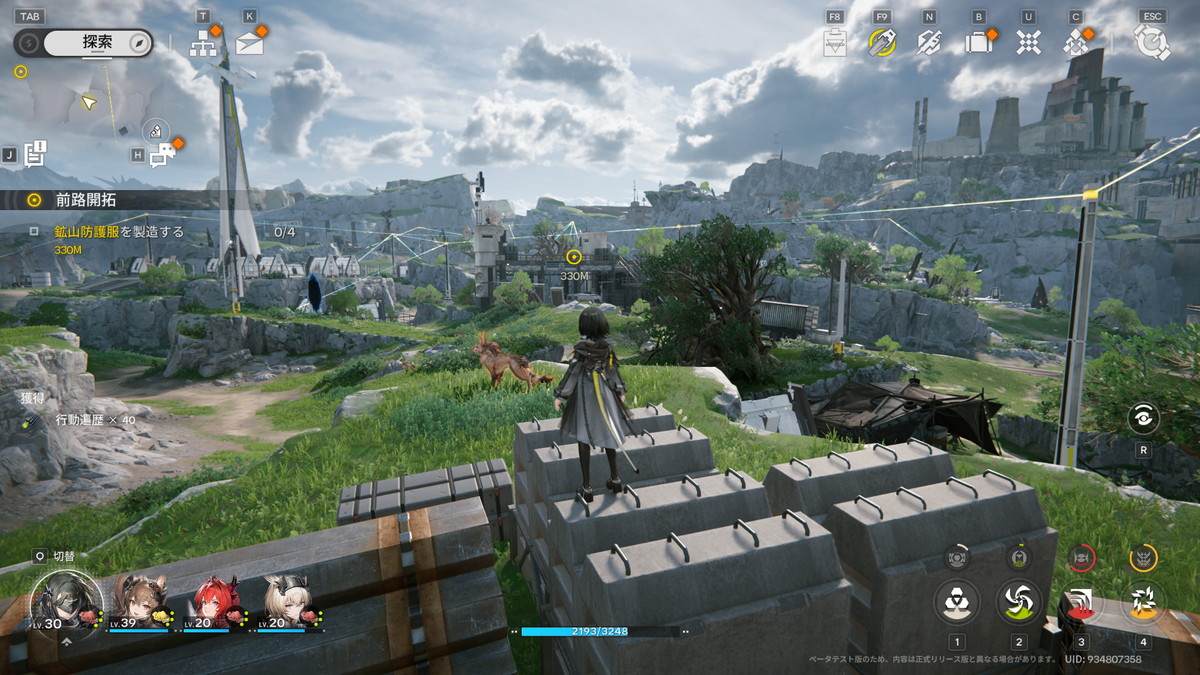1200x675 pixels.
Task: Open the minimap with the yellow arrow
Action: tap(88, 101)
